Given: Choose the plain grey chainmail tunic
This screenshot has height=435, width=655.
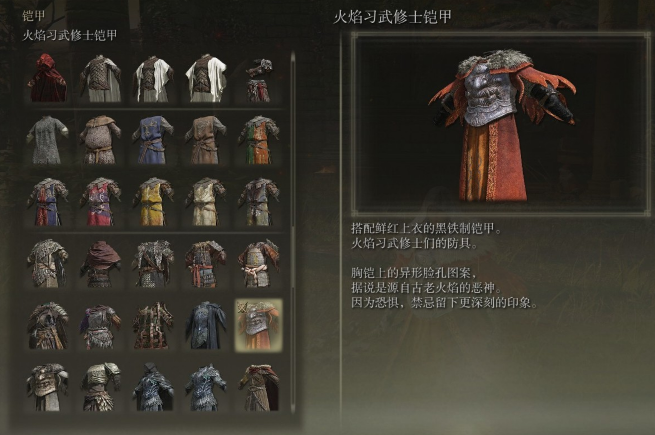Looking at the screenshot, I should click(48, 140).
